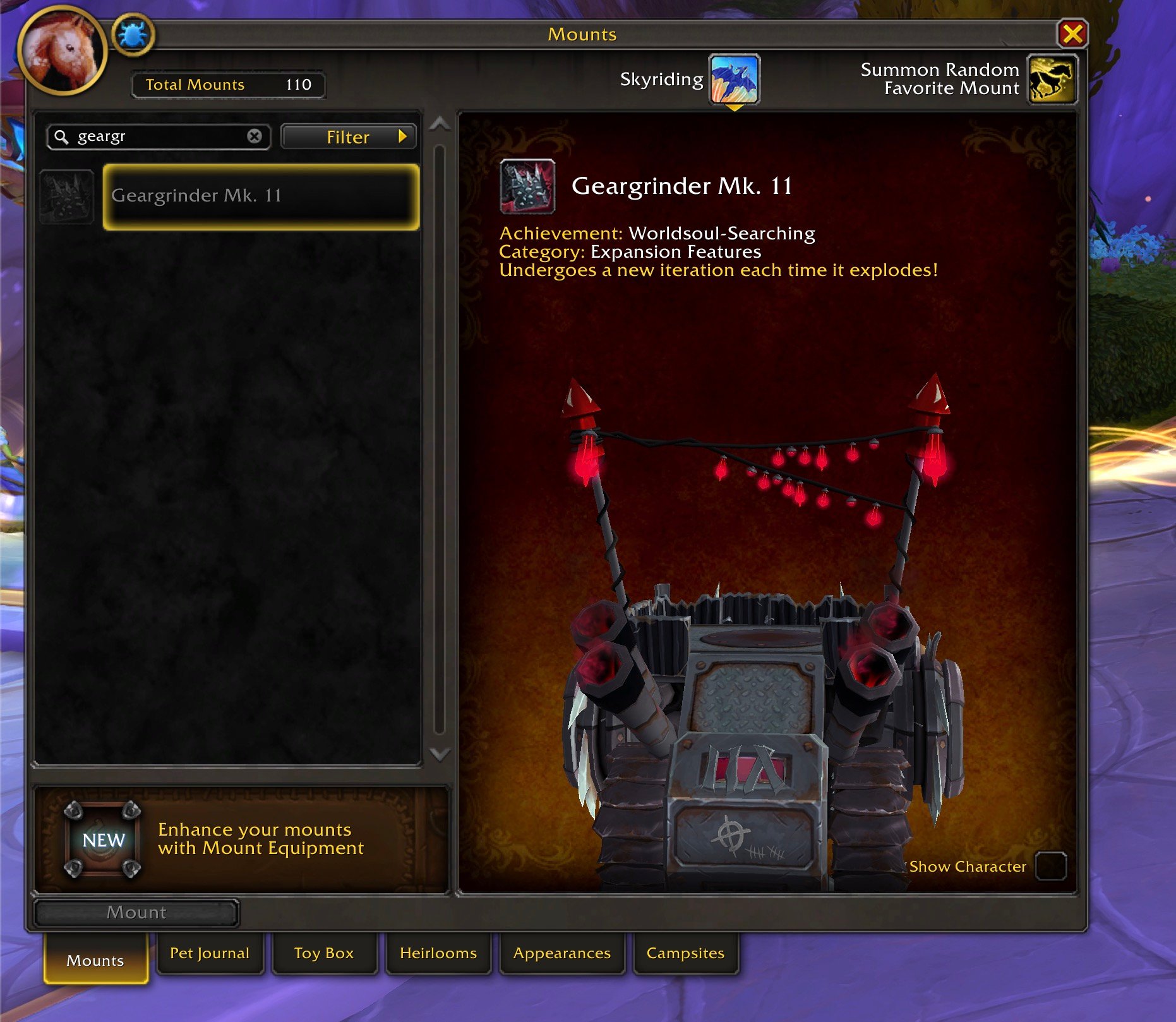Open the Toy Box tab
This screenshot has height=1022, width=1176.
[x=324, y=953]
